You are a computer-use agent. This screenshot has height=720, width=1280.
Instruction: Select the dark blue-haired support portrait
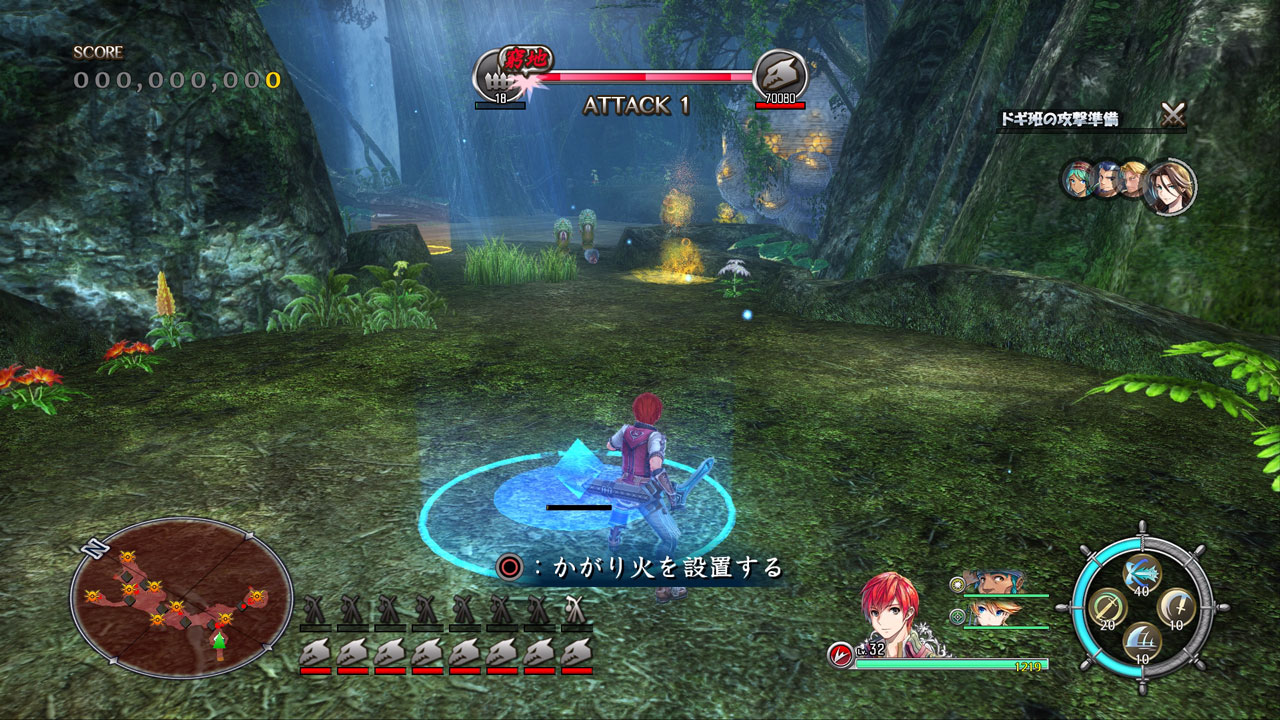click(x=1106, y=179)
